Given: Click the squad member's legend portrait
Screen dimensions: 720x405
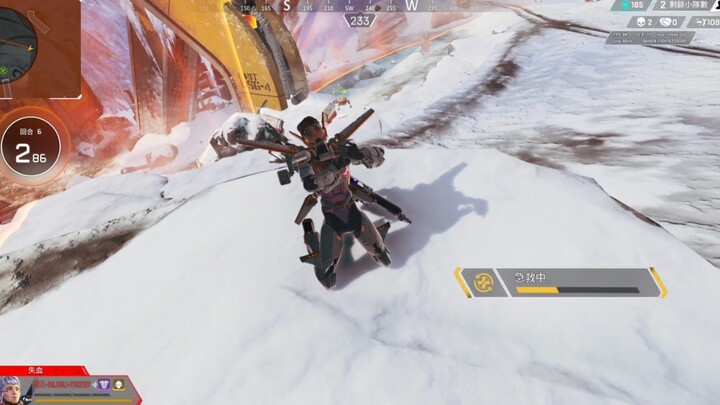Looking at the screenshot, I should 11,388.
